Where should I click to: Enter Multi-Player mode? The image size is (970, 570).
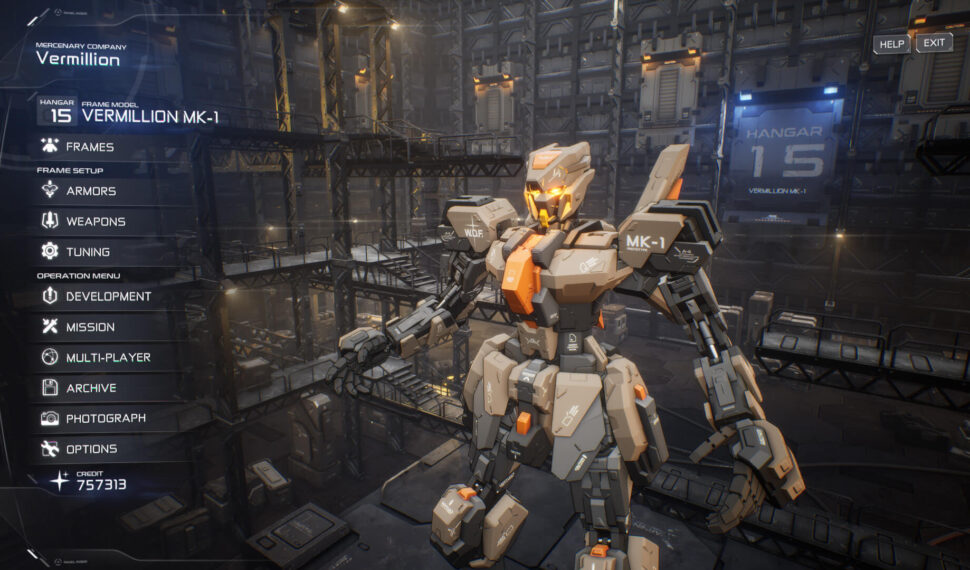(108, 357)
